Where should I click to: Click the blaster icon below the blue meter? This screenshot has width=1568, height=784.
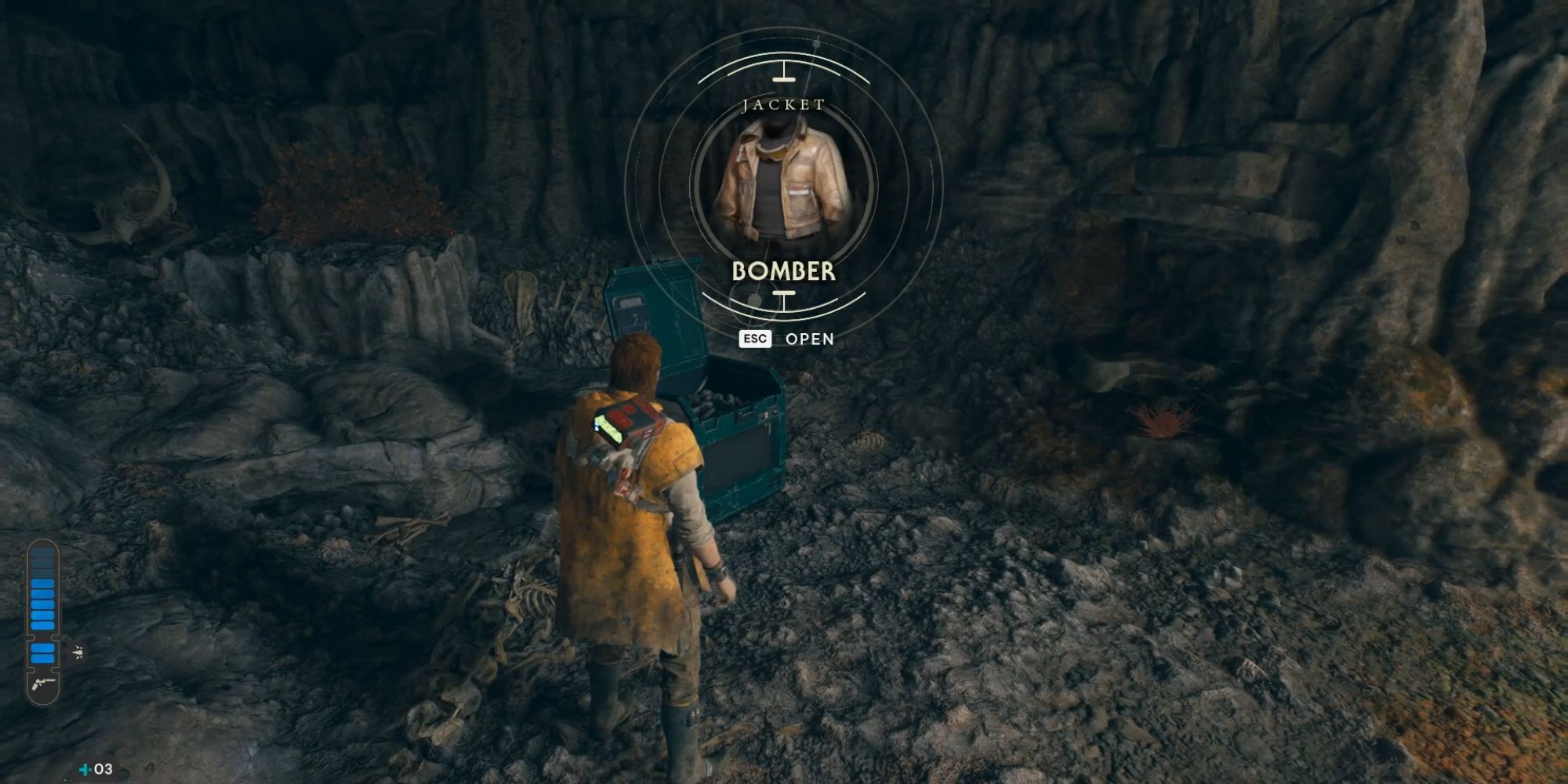pyautogui.click(x=42, y=684)
